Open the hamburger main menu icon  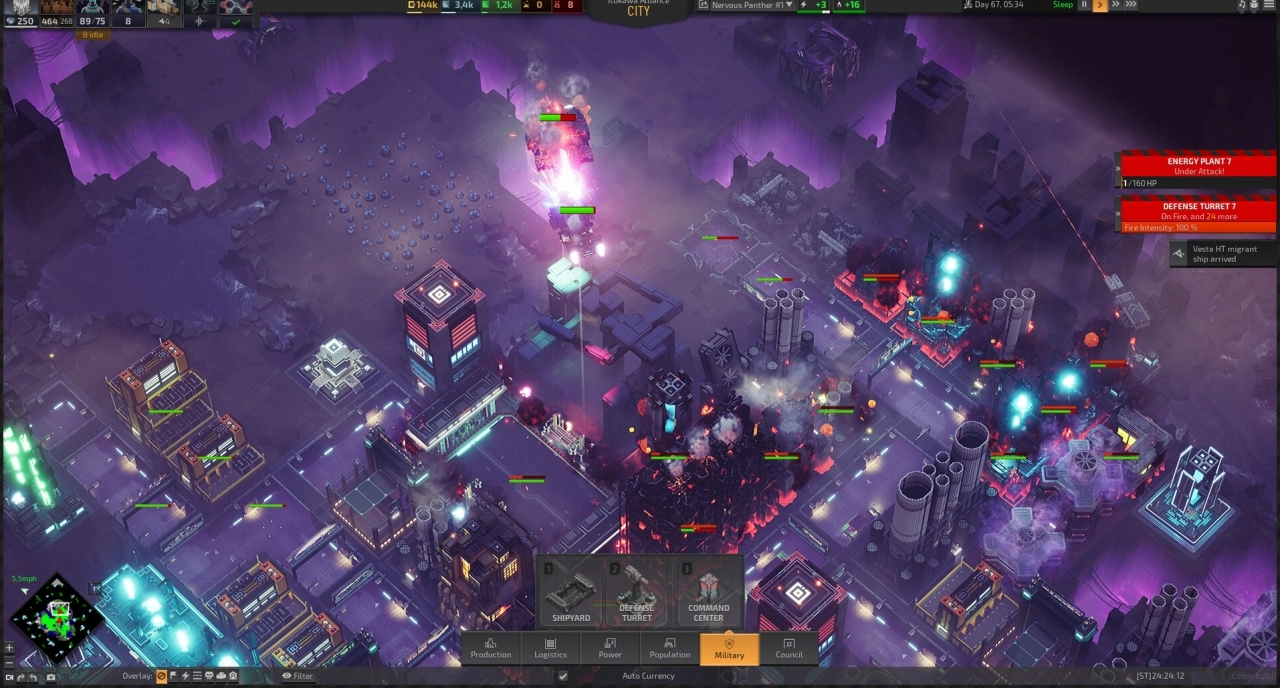click(x=1270, y=5)
